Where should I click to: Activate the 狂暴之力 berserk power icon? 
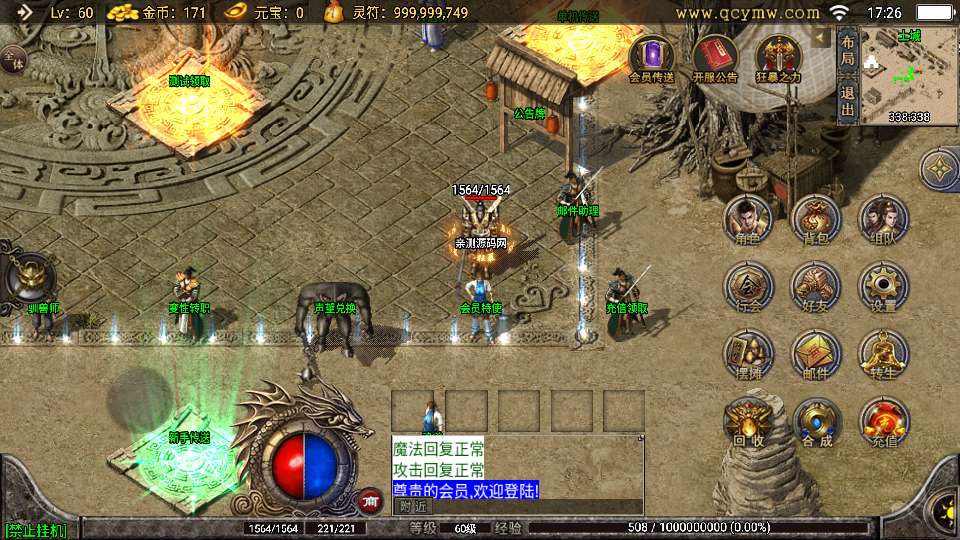click(777, 58)
